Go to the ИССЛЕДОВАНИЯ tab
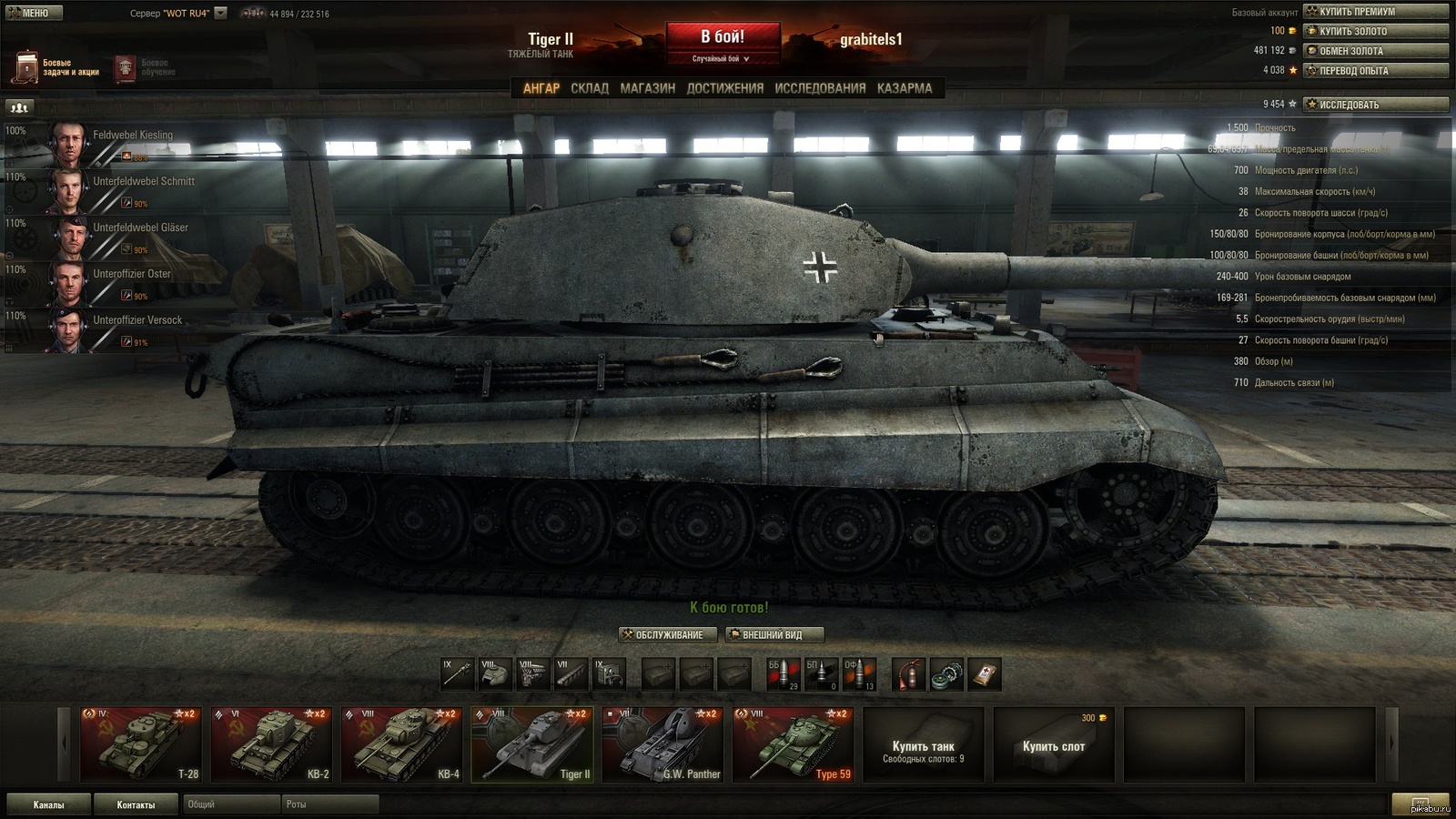The width and height of the screenshot is (1456, 819). [x=820, y=88]
